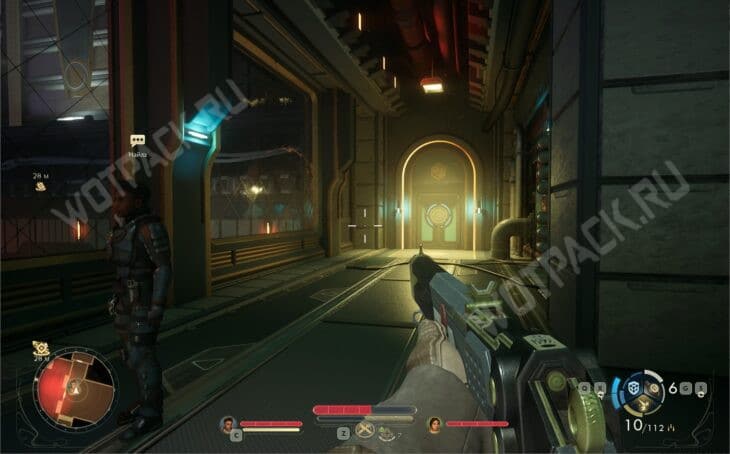This screenshot has height=454, width=730.
Task: Select the left companion portrait
Action: point(228,424)
